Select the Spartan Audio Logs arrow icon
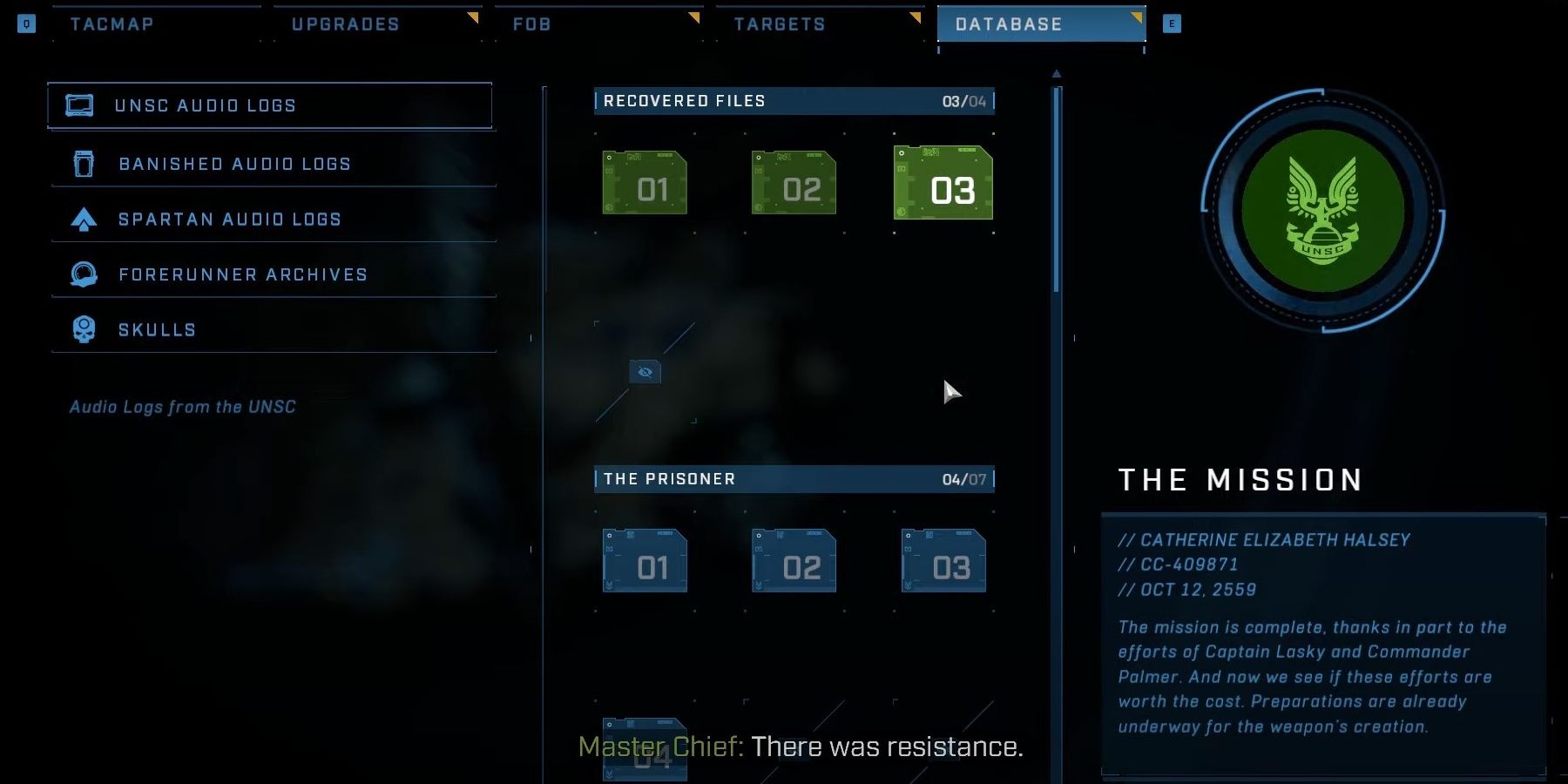 tap(83, 219)
